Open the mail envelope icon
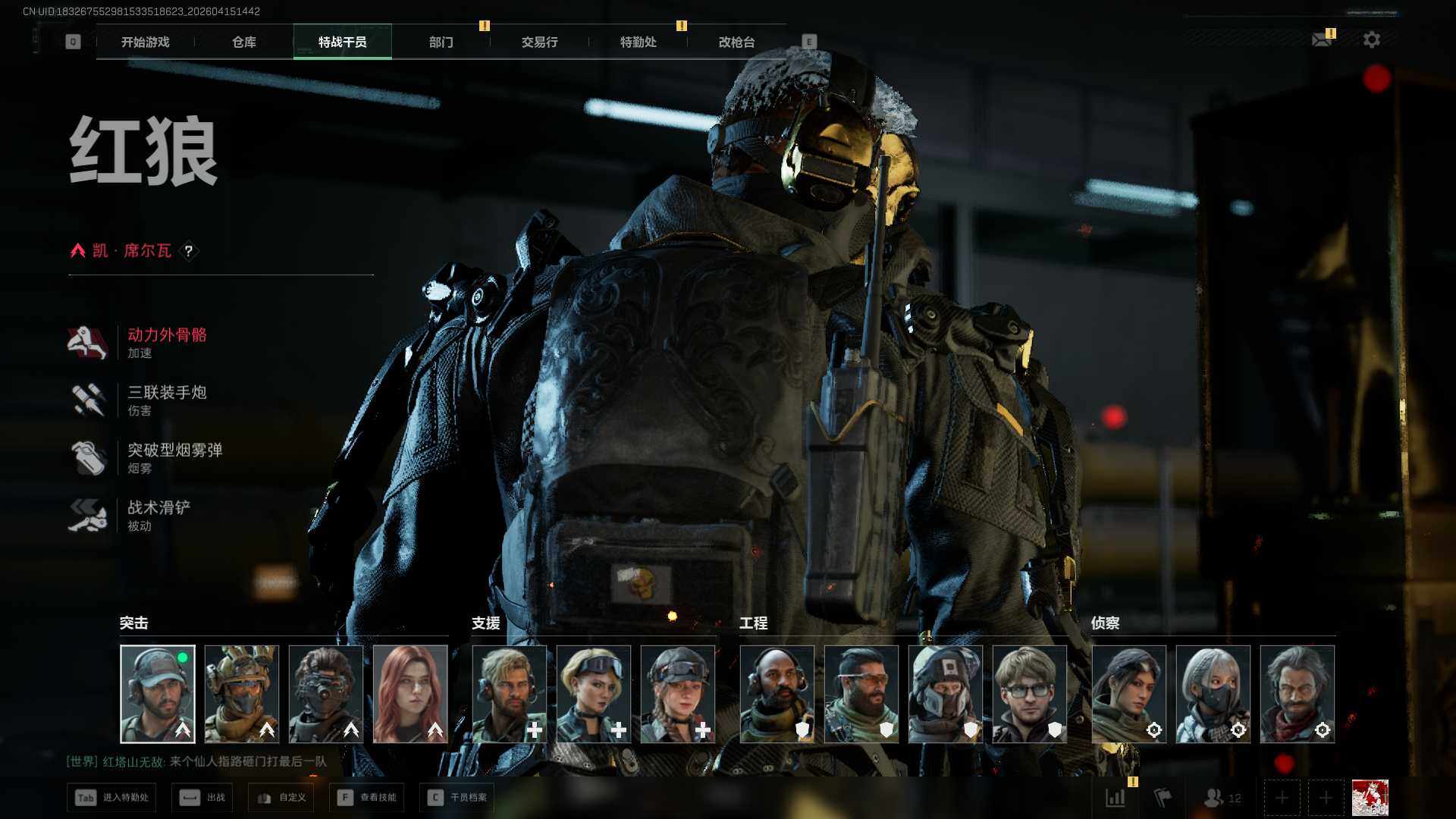This screenshot has width=1456, height=819. (x=1322, y=39)
